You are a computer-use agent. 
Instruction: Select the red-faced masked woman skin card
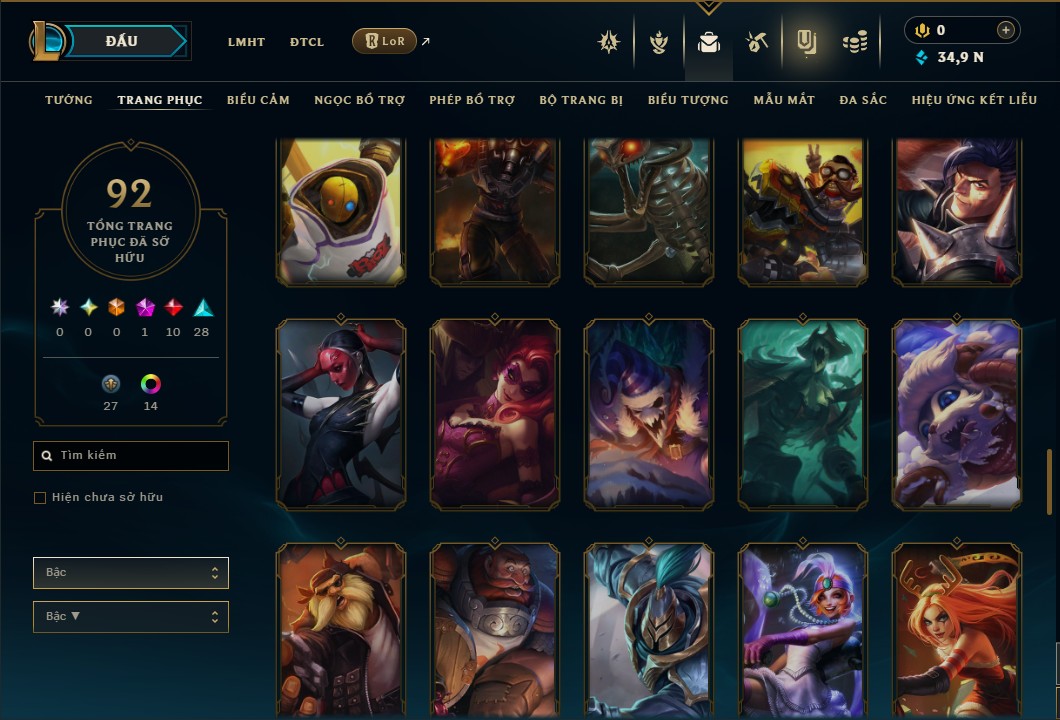[x=341, y=414]
